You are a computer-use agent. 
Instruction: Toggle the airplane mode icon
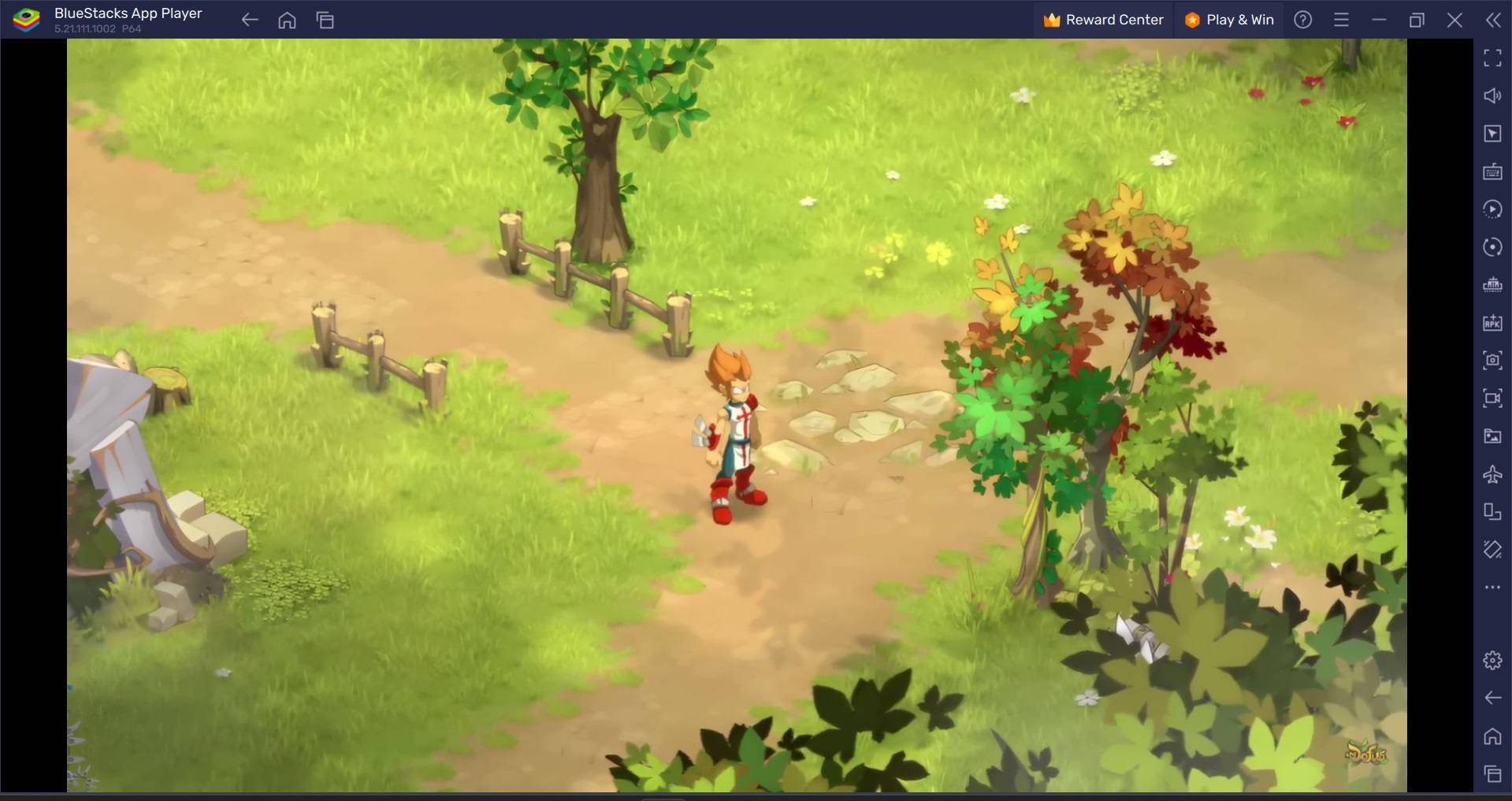[1492, 475]
